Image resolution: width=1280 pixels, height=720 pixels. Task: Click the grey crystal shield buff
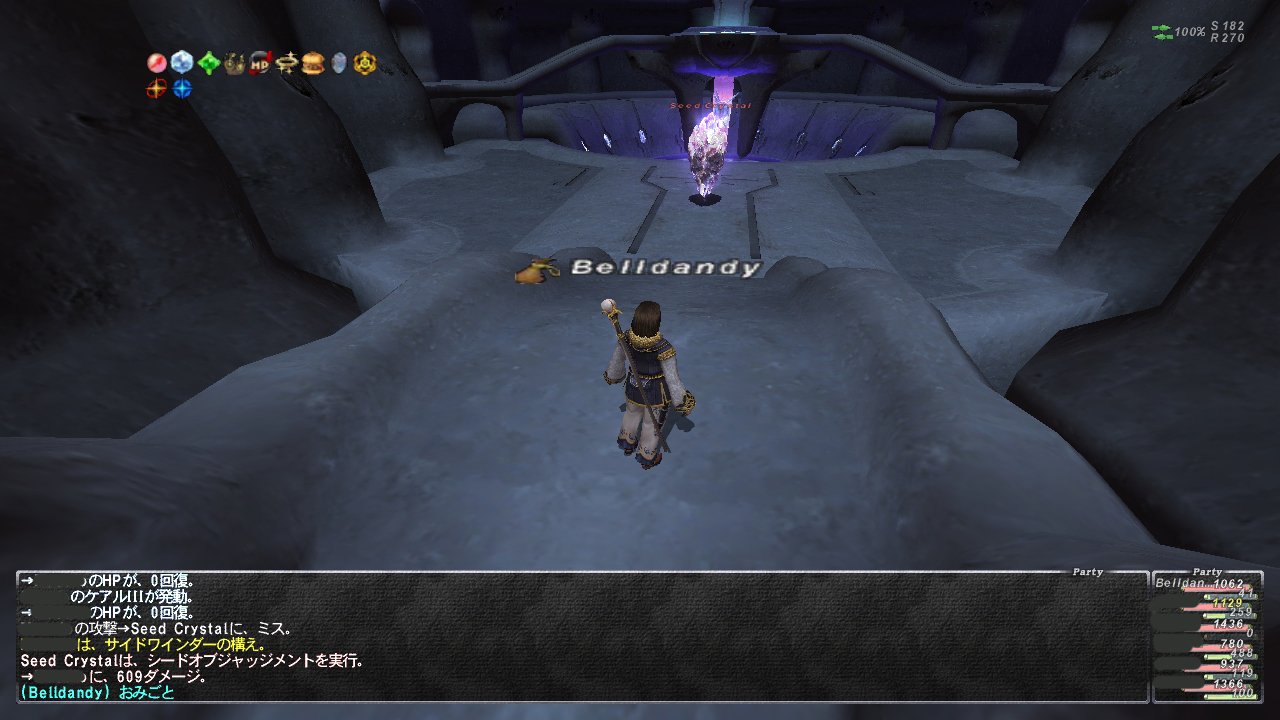[x=339, y=63]
